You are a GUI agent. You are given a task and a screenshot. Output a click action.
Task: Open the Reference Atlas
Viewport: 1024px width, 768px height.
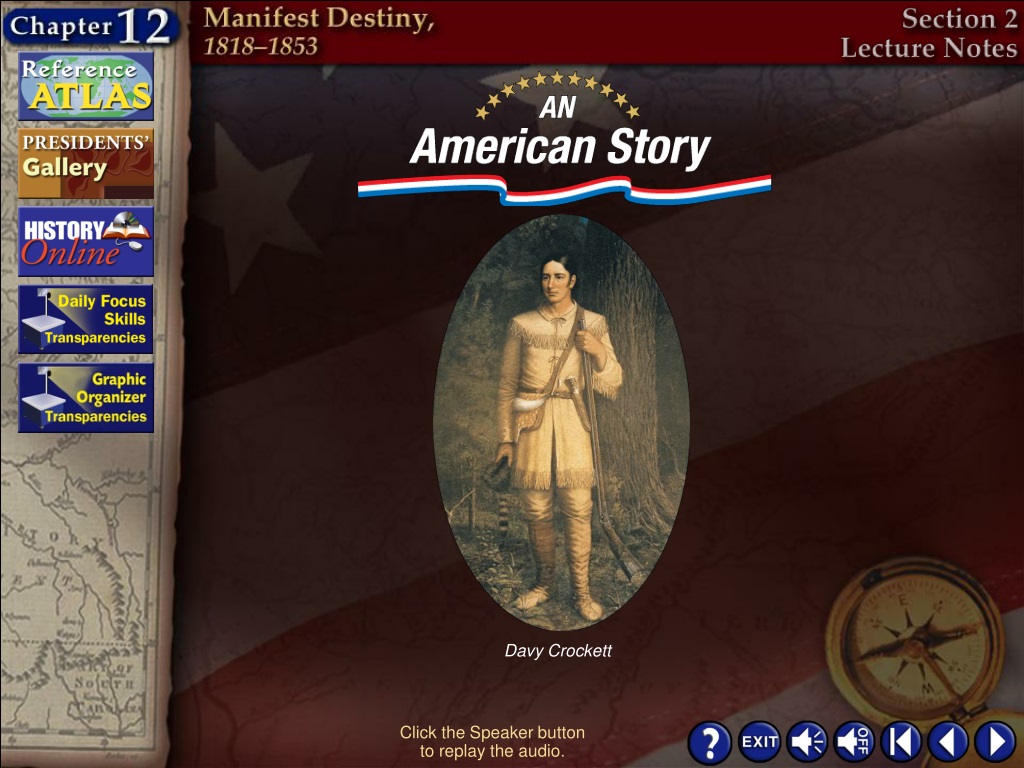tap(86, 87)
